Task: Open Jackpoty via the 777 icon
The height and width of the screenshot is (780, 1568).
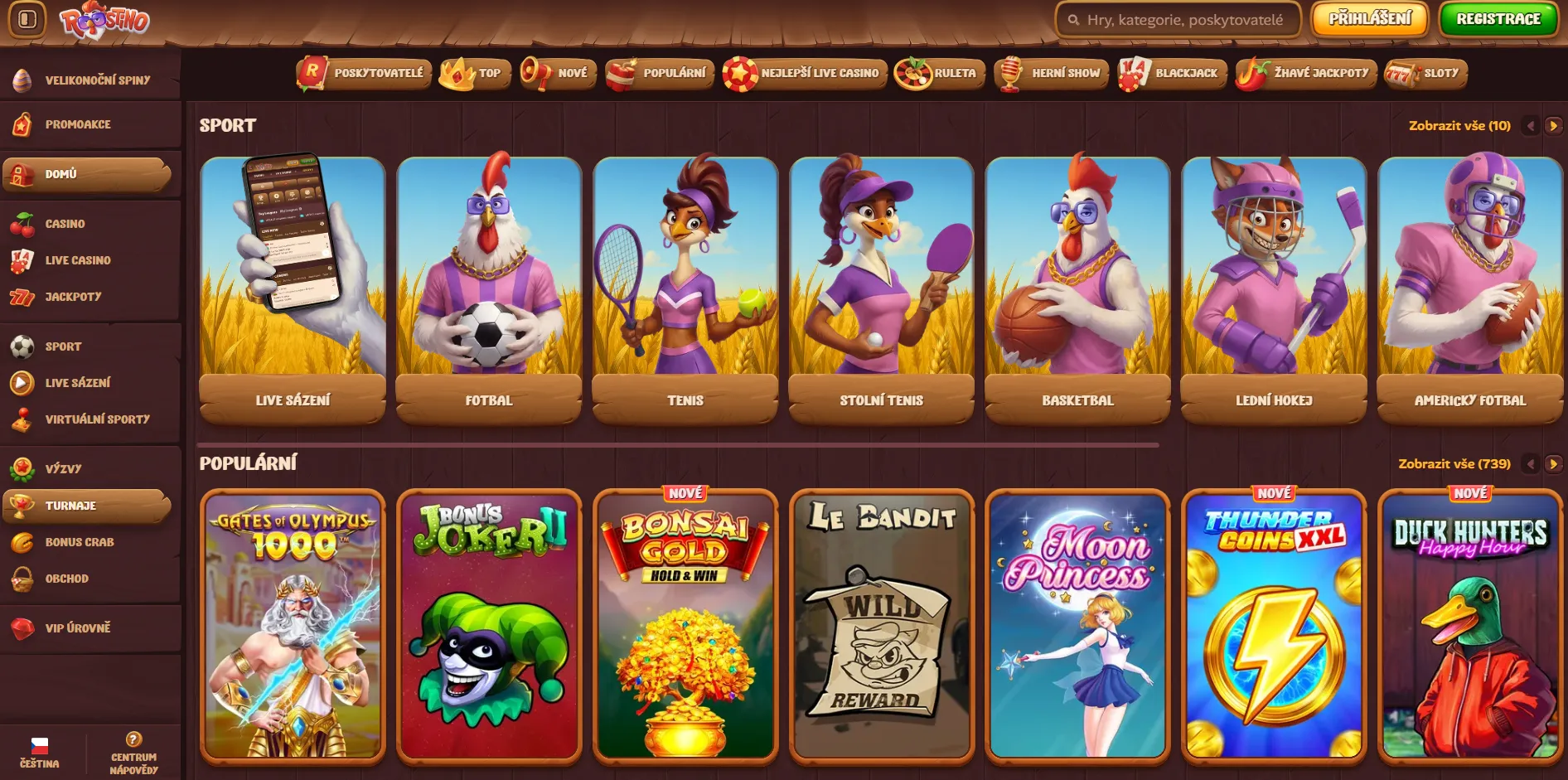Action: (22, 296)
